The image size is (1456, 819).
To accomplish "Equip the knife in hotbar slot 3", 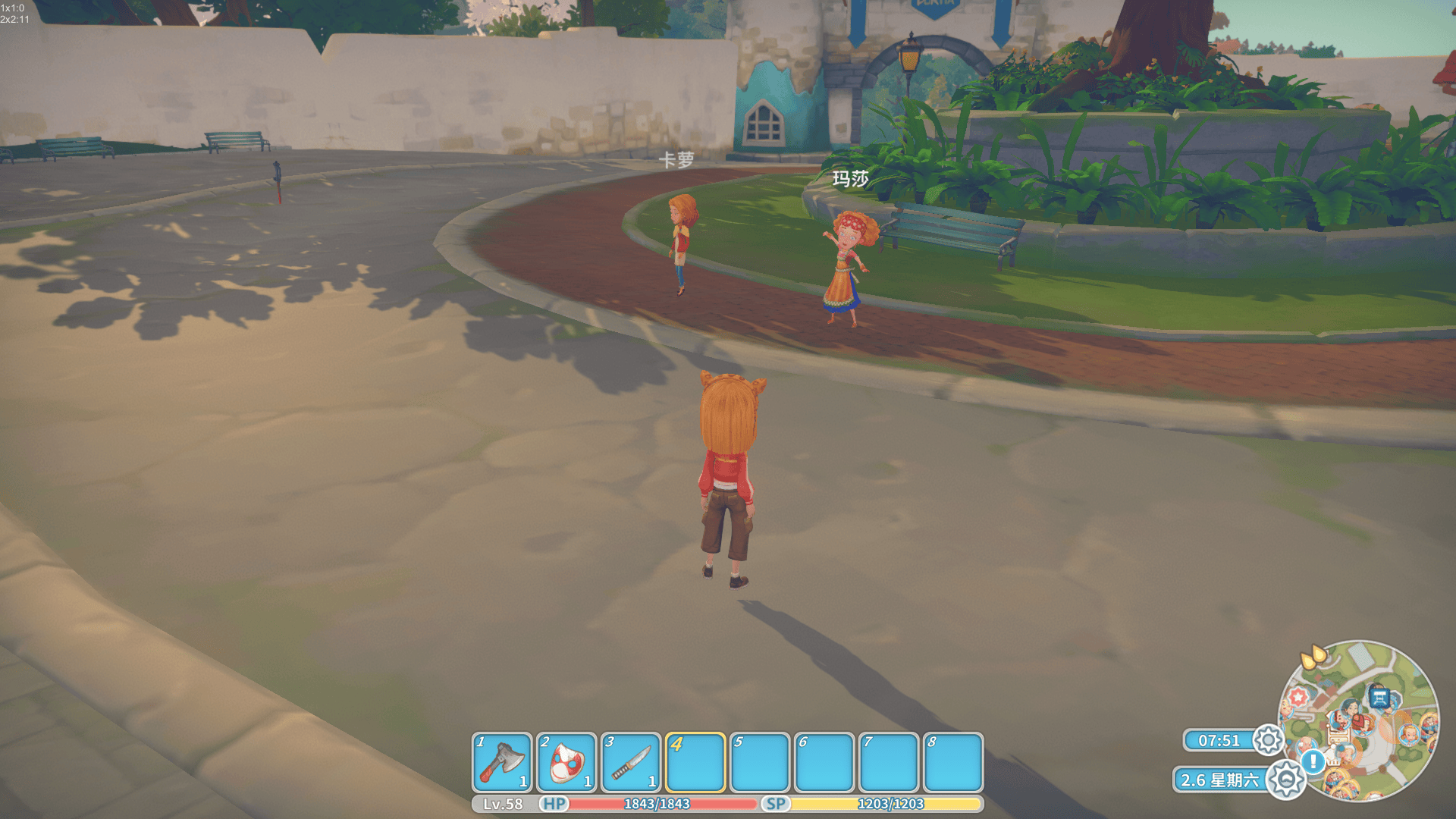I will [x=631, y=762].
